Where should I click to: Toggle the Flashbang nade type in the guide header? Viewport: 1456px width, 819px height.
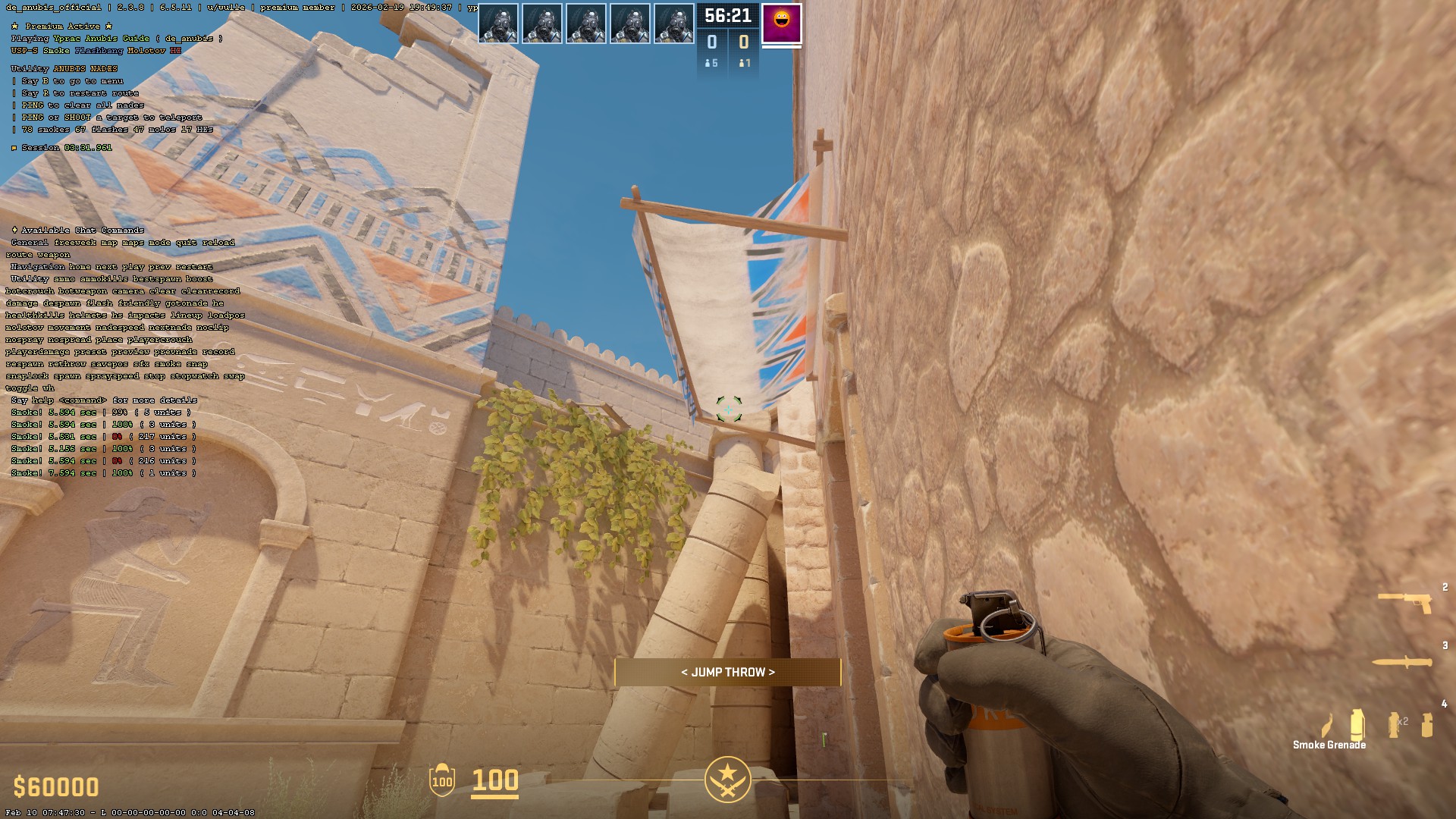(99, 52)
